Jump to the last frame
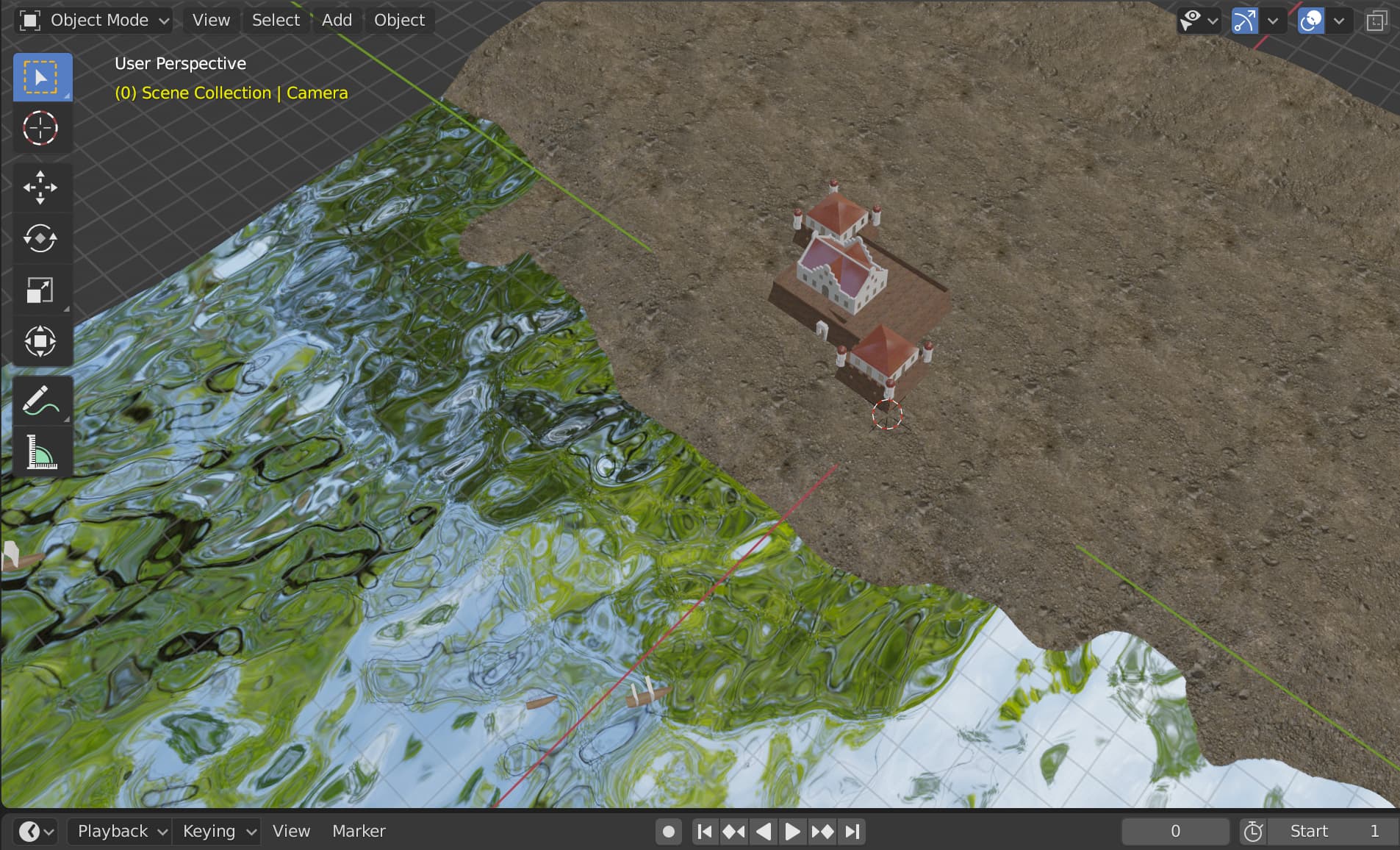 coord(852,831)
